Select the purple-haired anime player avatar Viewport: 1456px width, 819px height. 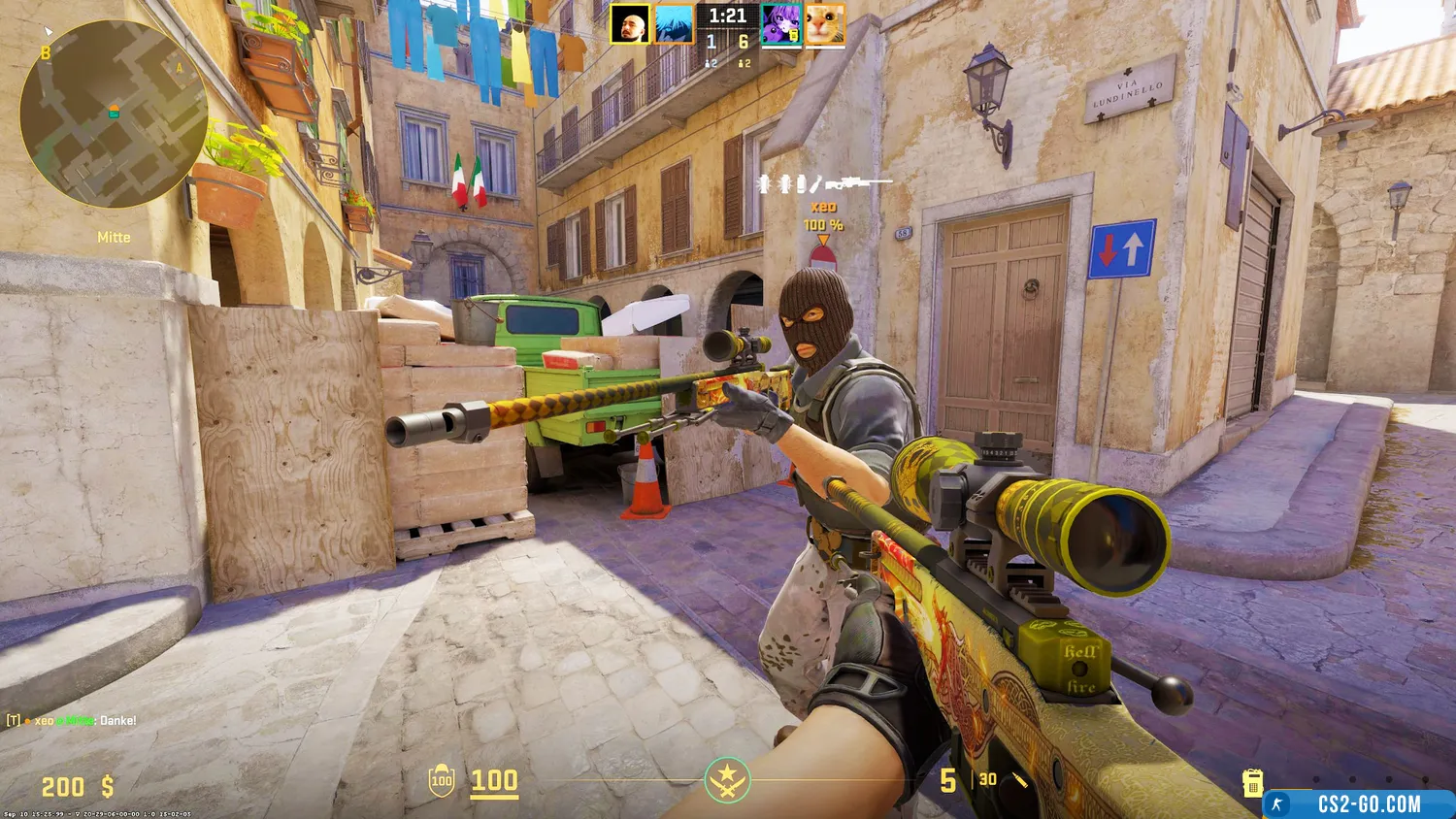pos(781,24)
